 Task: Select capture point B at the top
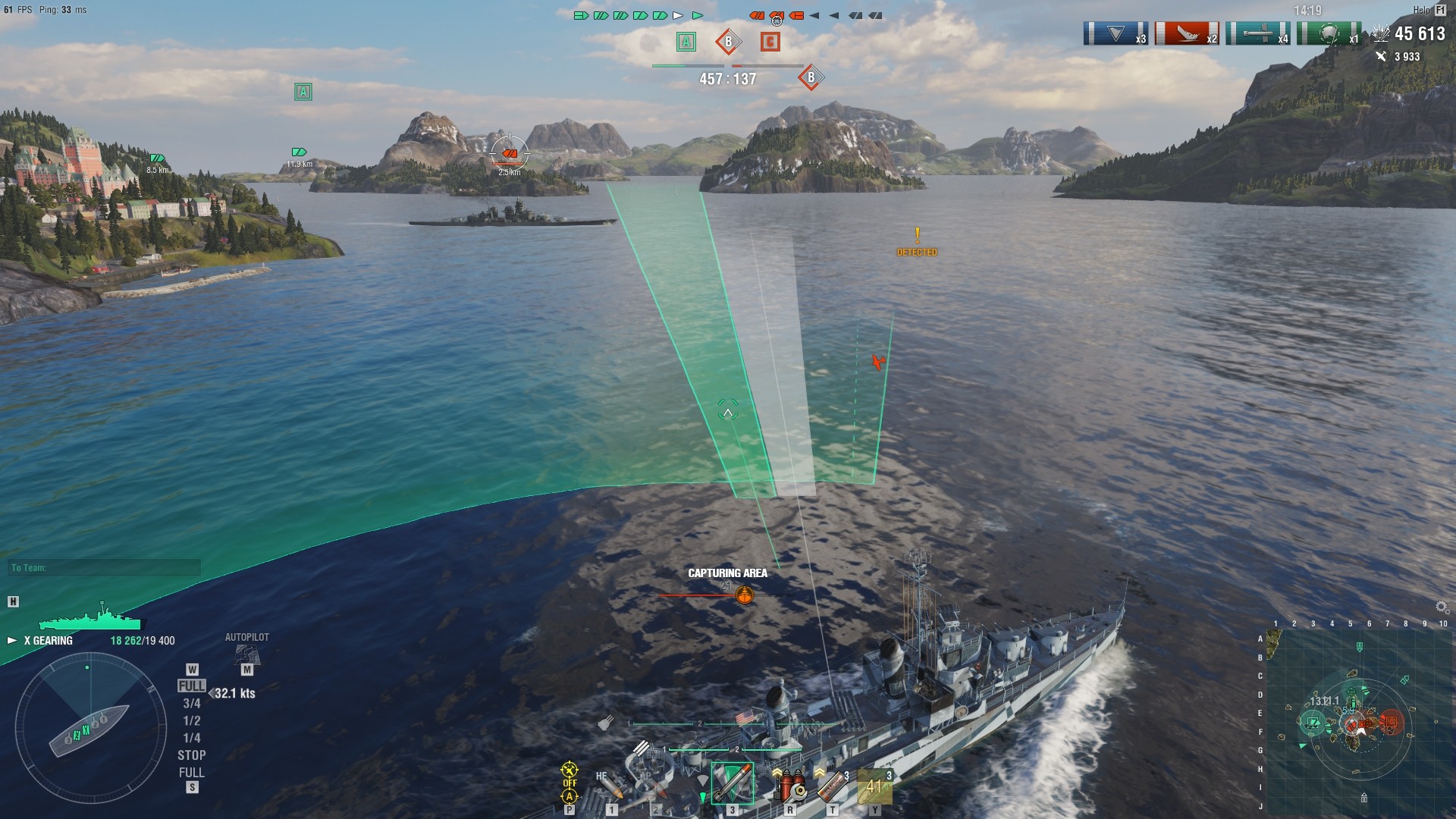click(730, 43)
